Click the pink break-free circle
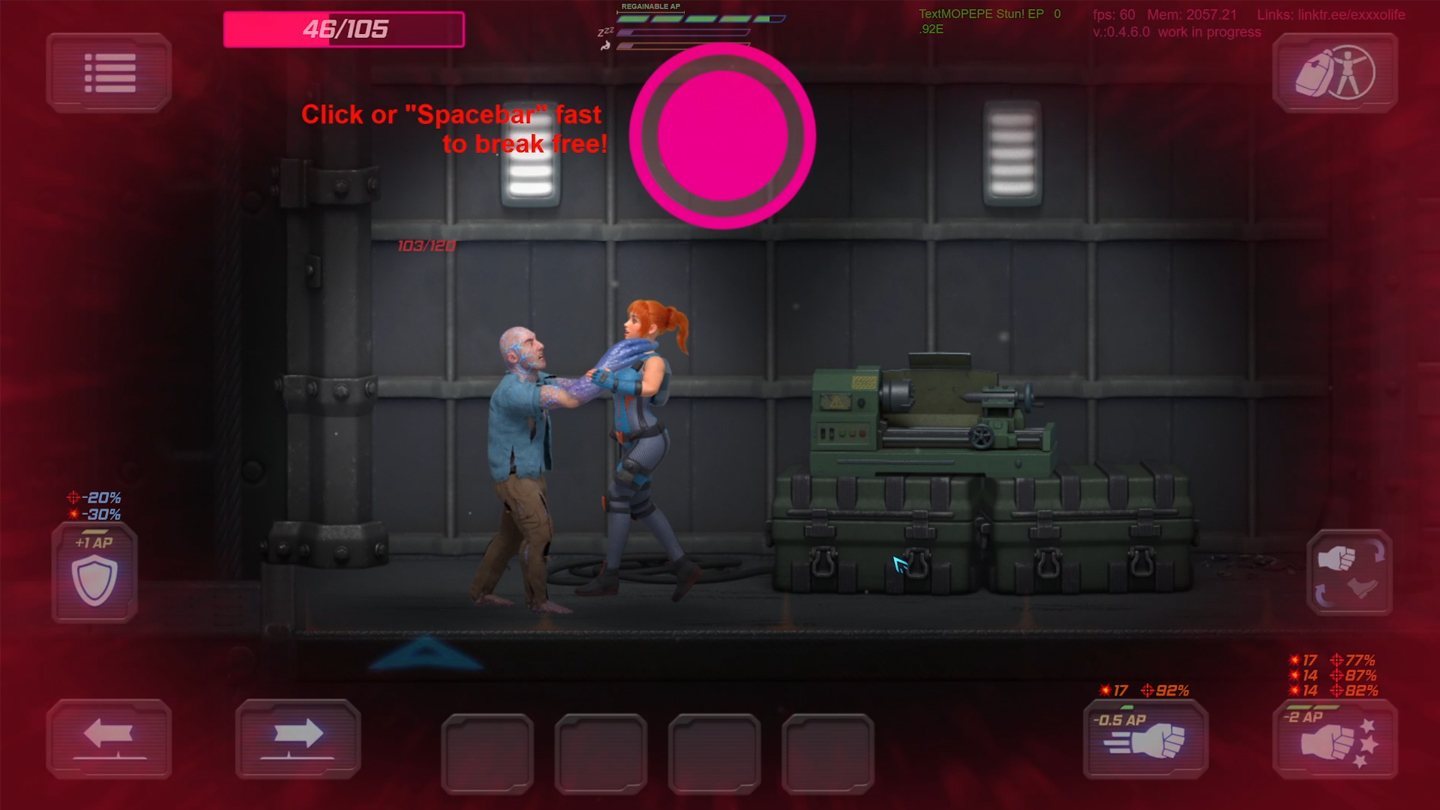 point(722,135)
